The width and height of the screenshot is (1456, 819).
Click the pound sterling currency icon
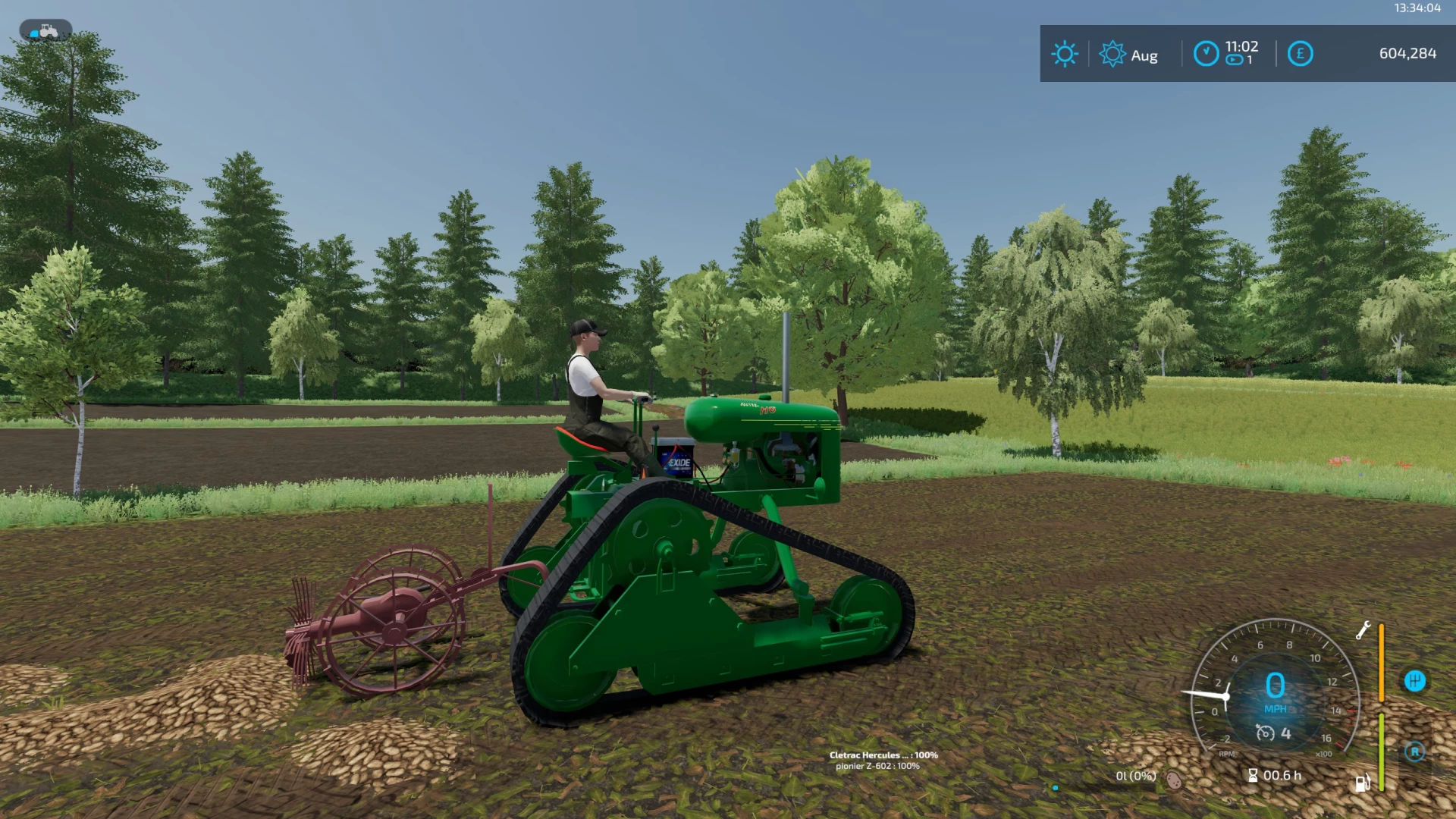(1300, 52)
